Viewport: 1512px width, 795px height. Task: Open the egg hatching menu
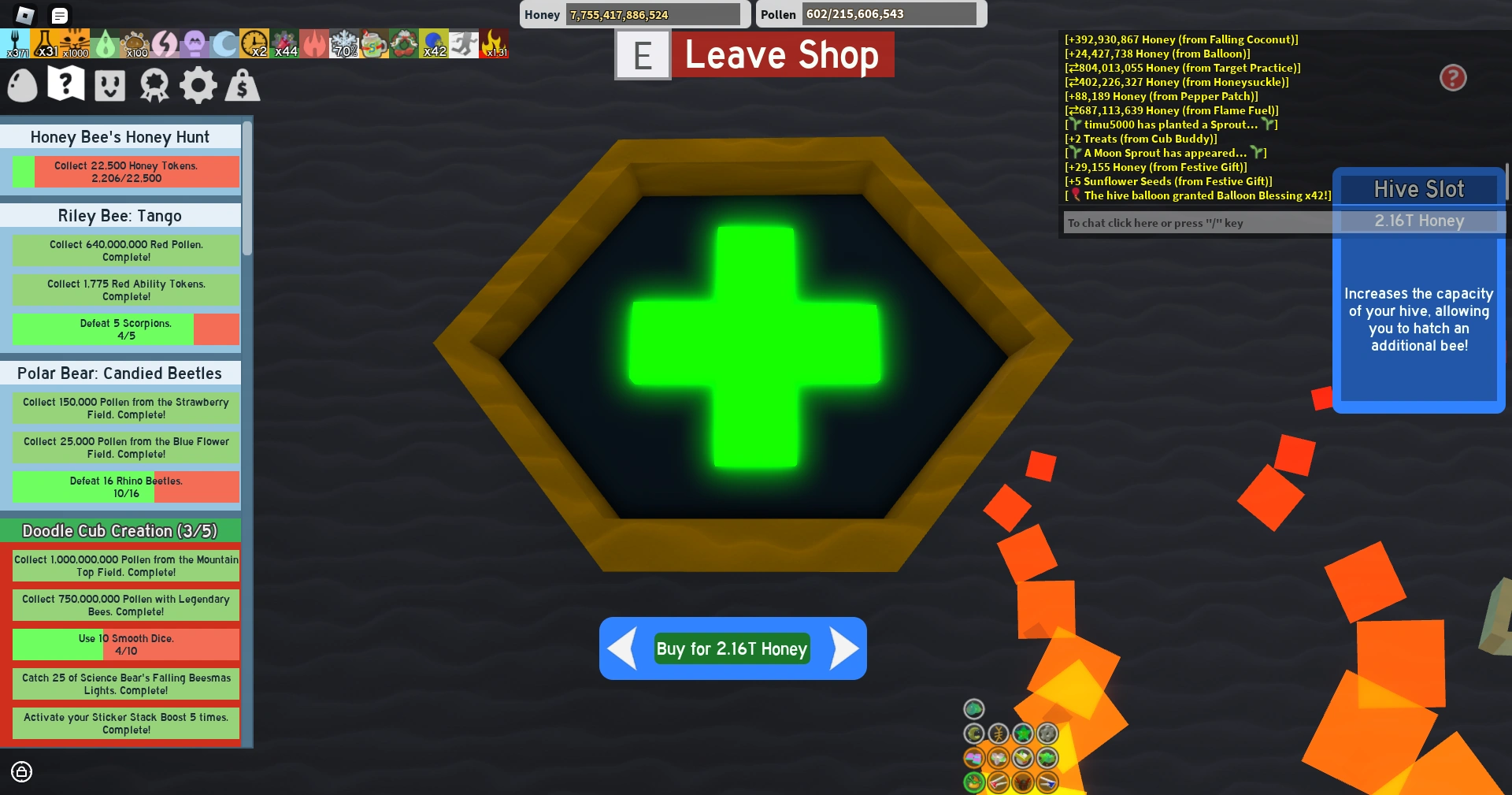pyautogui.click(x=22, y=85)
